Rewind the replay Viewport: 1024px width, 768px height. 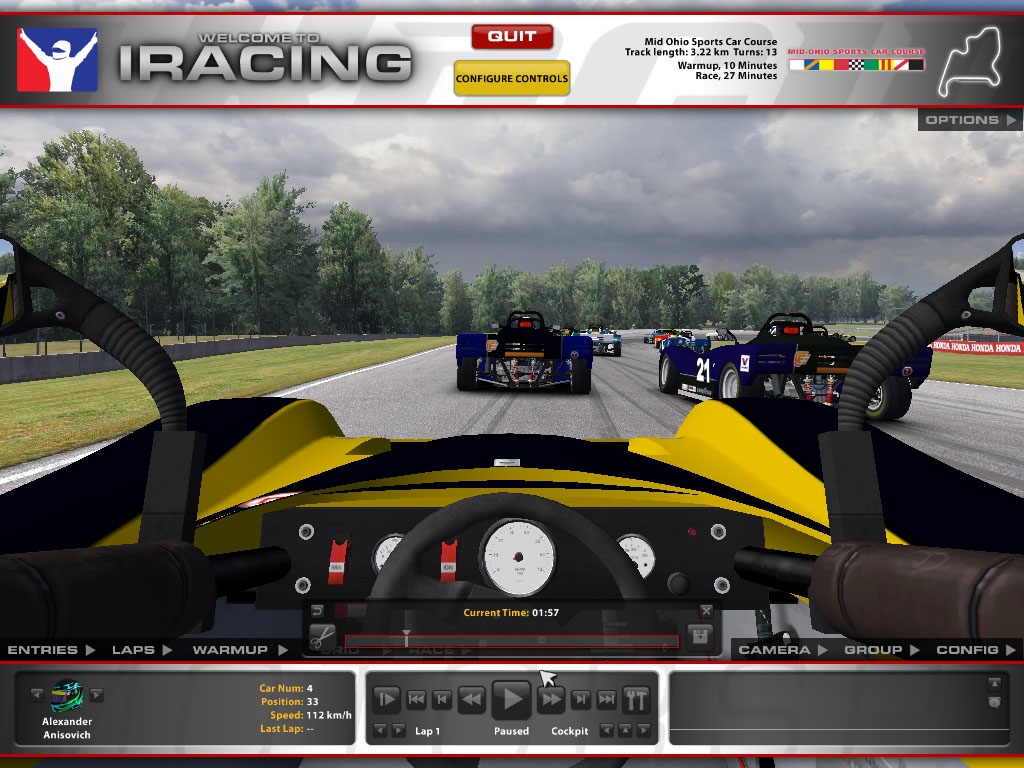[471, 699]
